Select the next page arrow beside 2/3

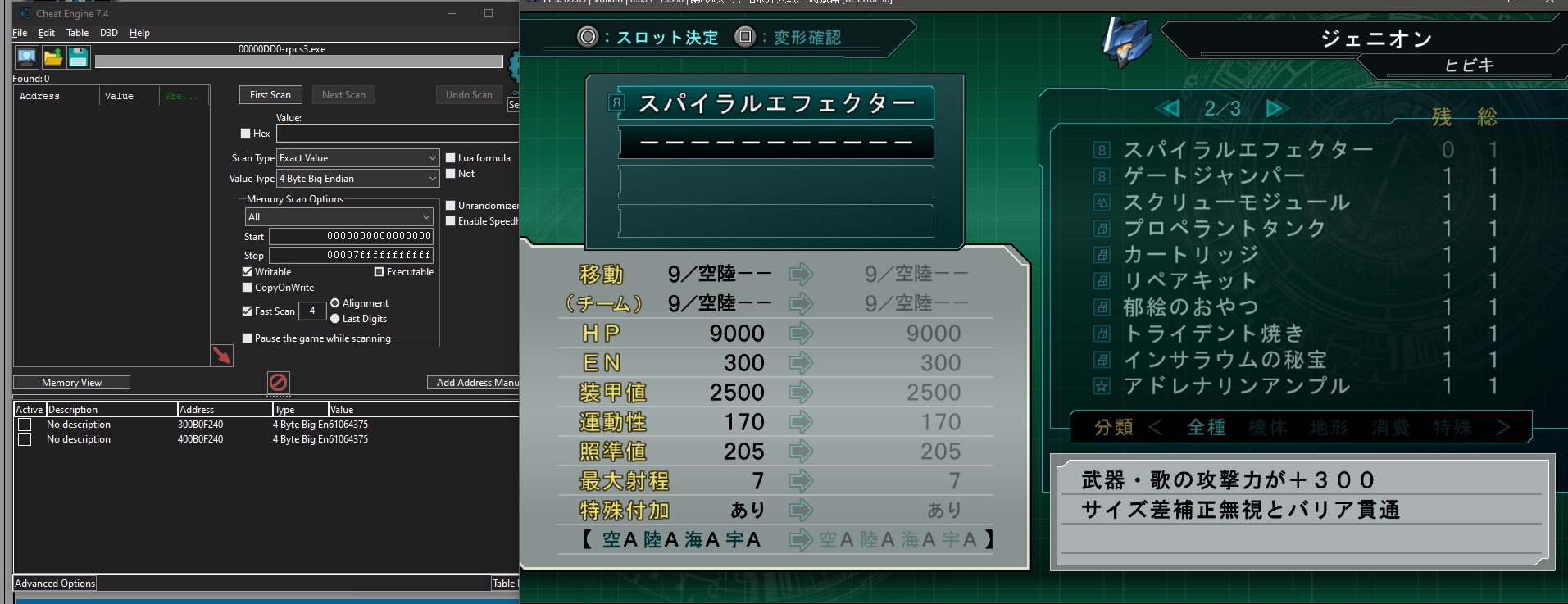pyautogui.click(x=1277, y=108)
